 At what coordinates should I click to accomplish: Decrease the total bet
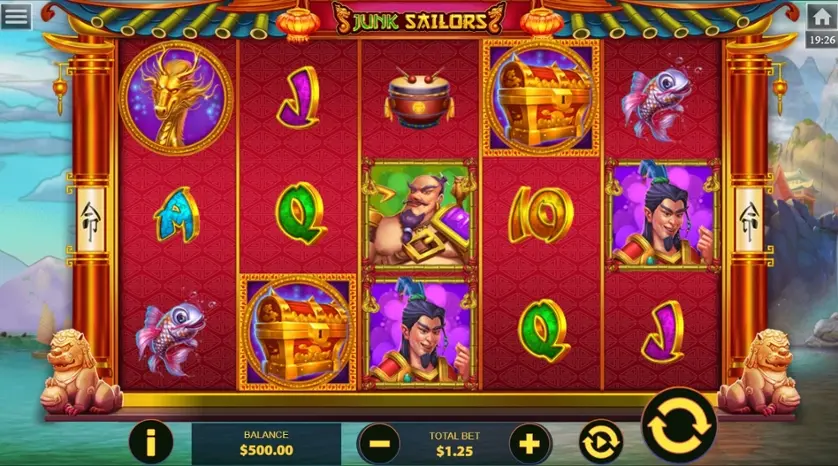point(379,441)
